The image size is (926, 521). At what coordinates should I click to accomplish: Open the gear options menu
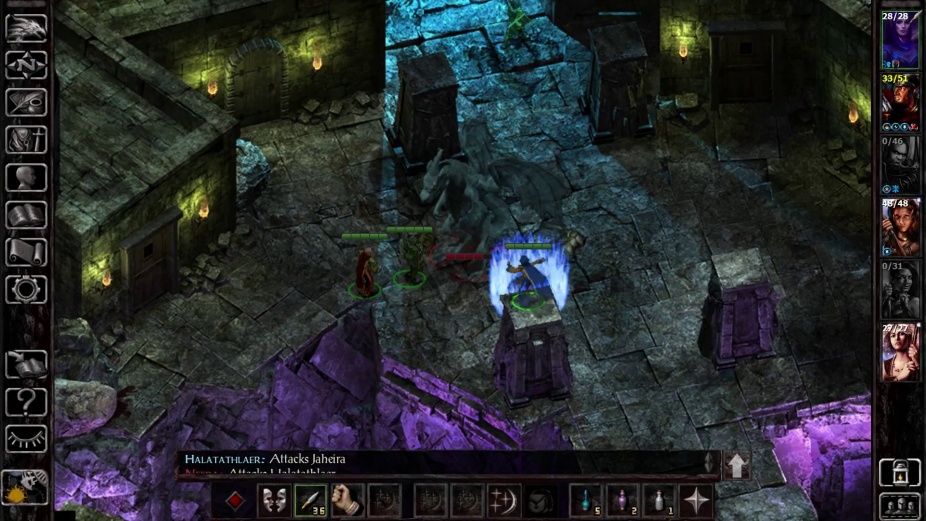(x=26, y=290)
